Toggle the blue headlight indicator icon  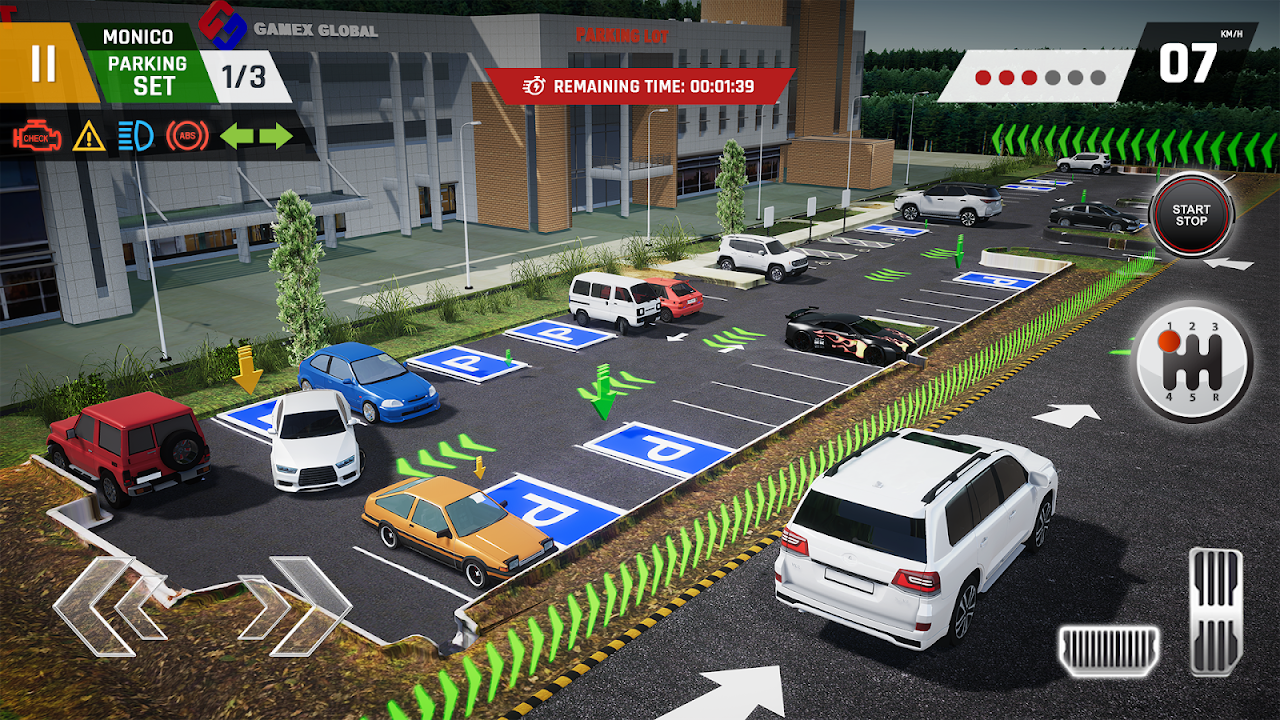pos(135,136)
